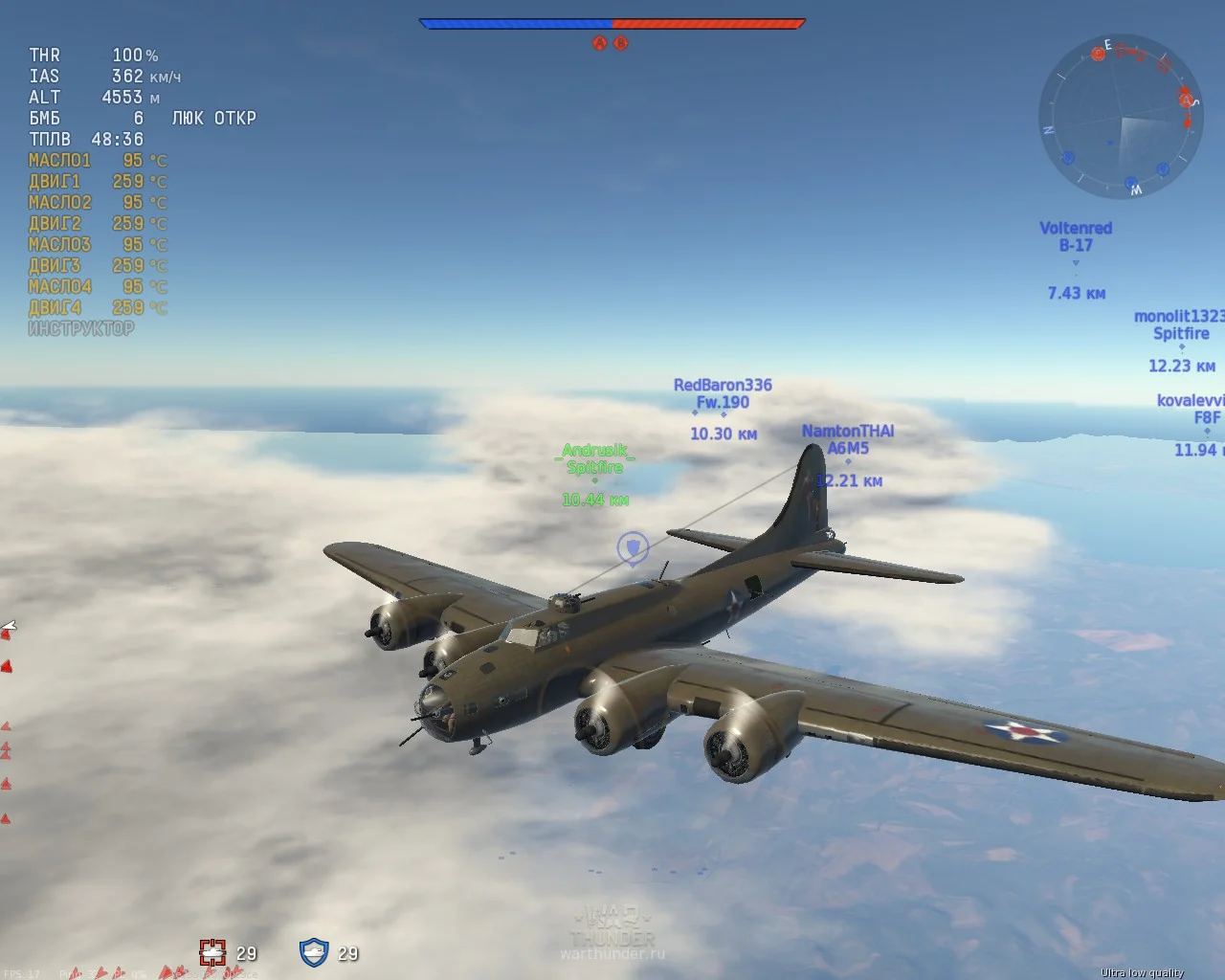Click the blue circled shield marker
Screen dimensions: 1225x980
coord(633,547)
